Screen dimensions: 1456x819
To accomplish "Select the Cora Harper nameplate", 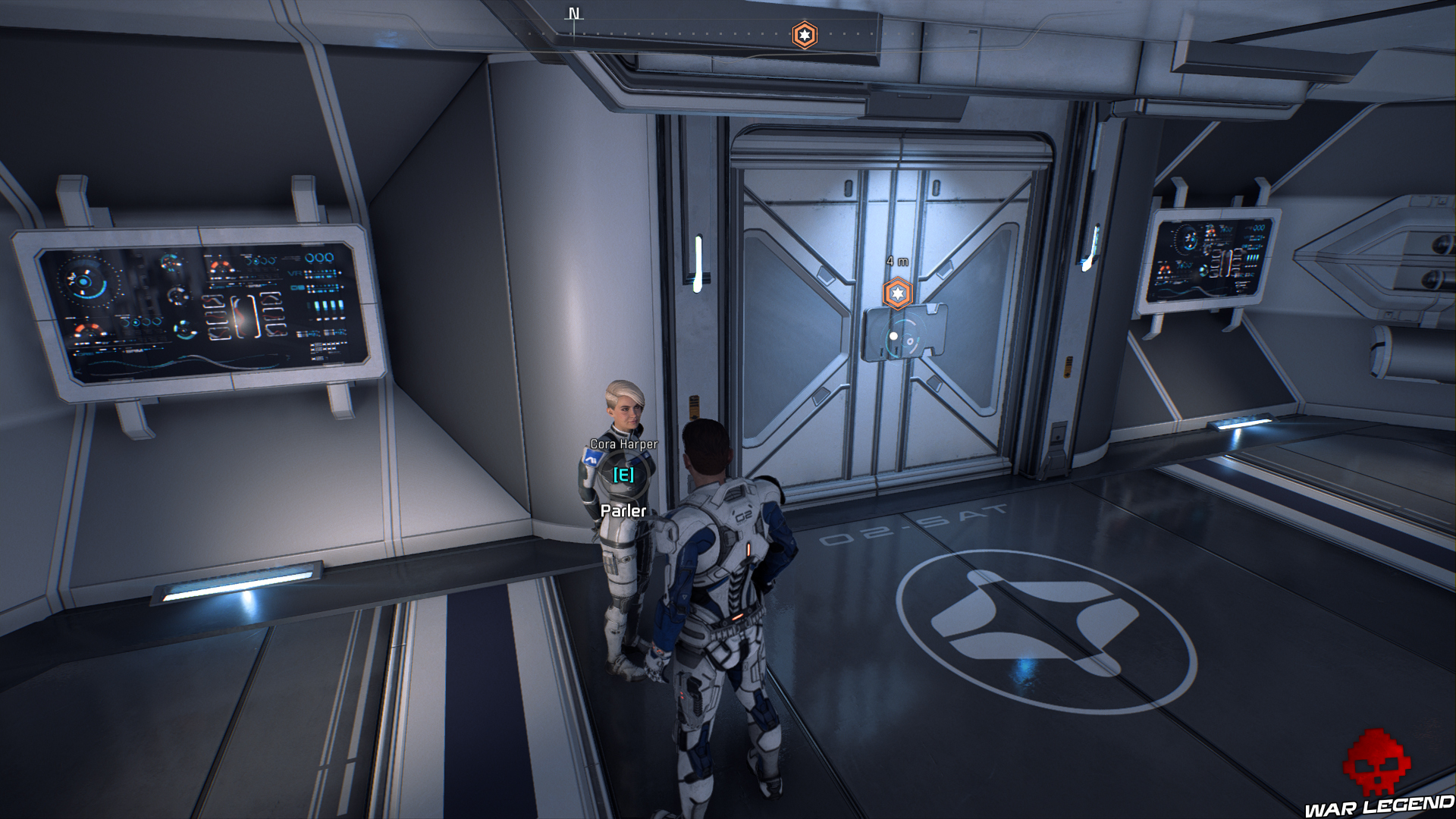I will pos(623,446).
